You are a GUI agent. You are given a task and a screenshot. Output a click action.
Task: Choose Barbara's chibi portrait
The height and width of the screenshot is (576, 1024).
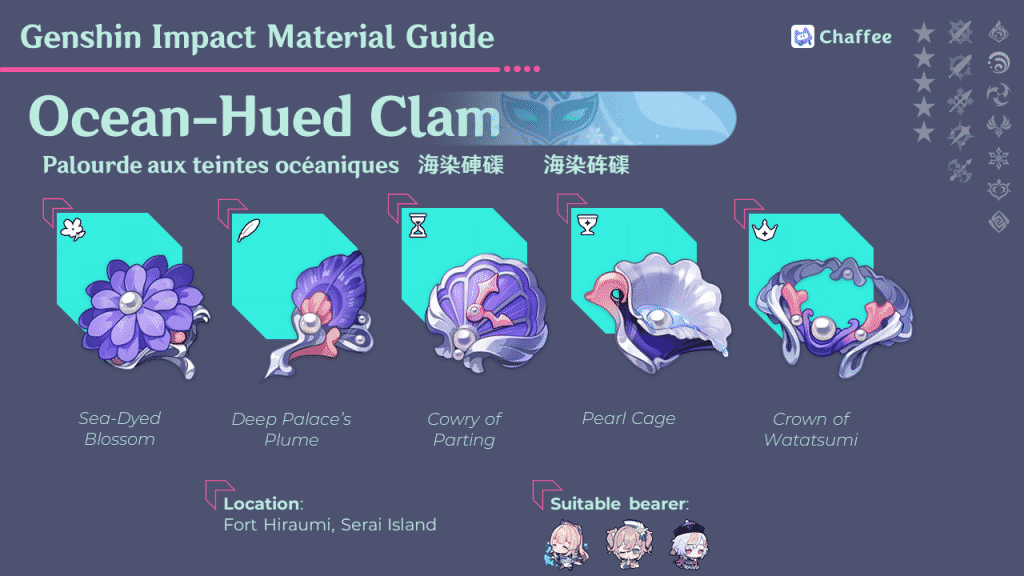pyautogui.click(x=628, y=541)
